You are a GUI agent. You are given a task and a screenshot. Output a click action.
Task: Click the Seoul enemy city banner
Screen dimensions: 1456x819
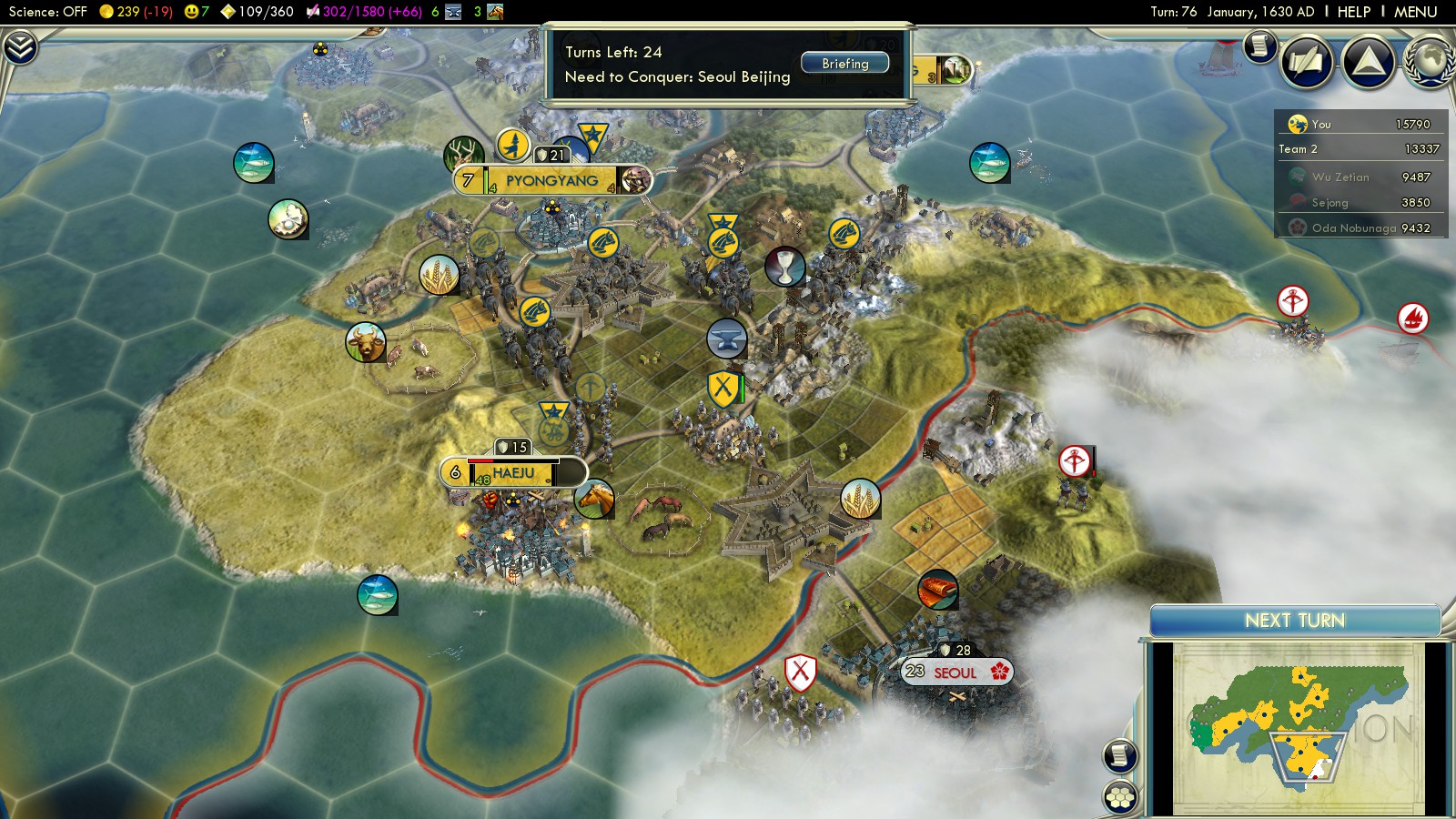[x=955, y=672]
